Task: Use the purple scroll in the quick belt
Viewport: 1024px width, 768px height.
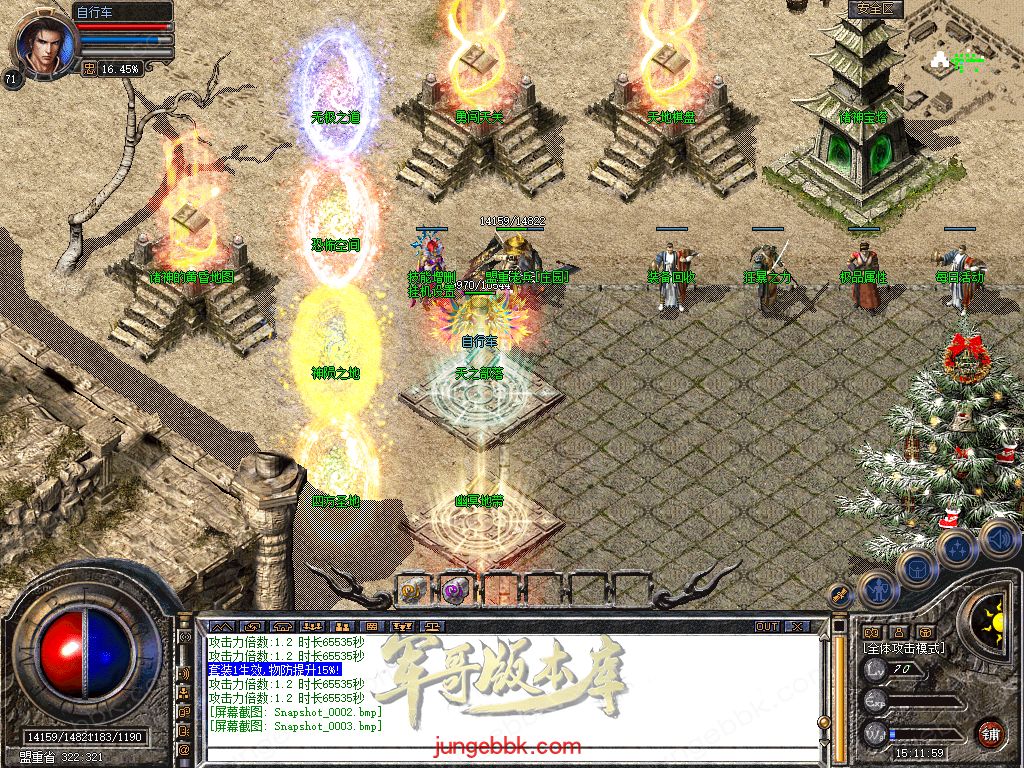Action: pos(456,591)
